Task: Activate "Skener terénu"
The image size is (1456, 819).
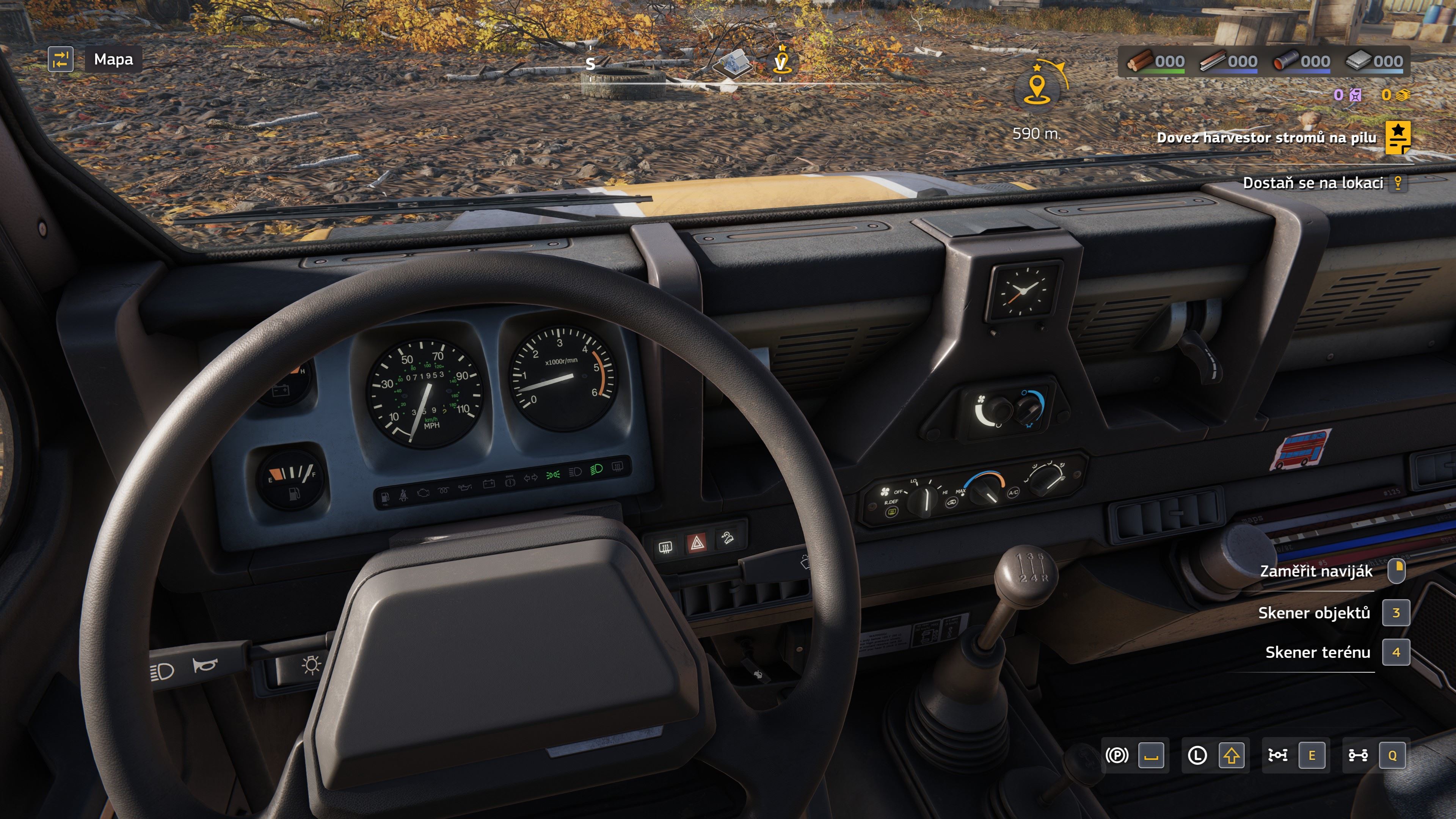Action: coord(1318,652)
